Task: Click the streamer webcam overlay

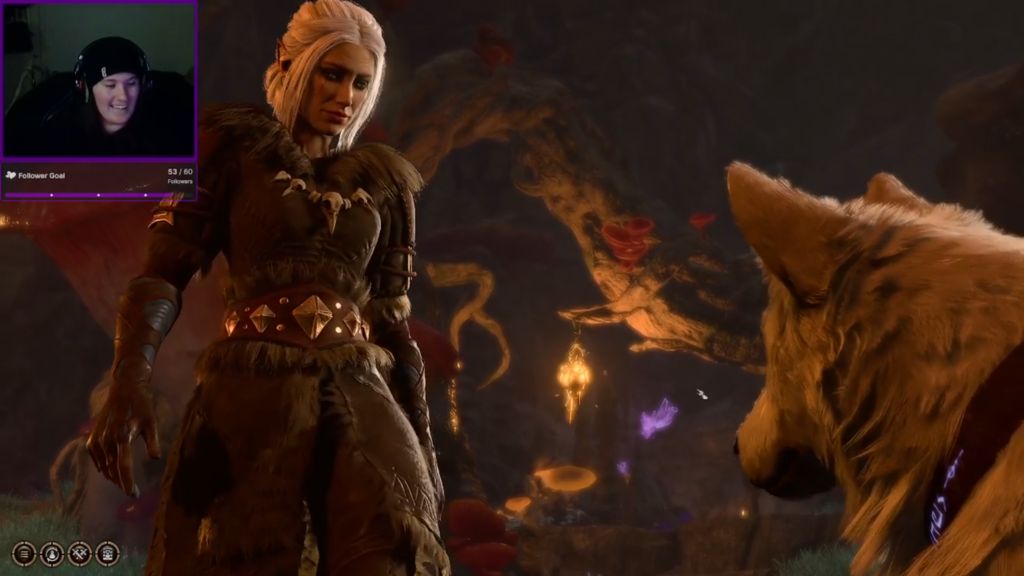Action: (99, 80)
